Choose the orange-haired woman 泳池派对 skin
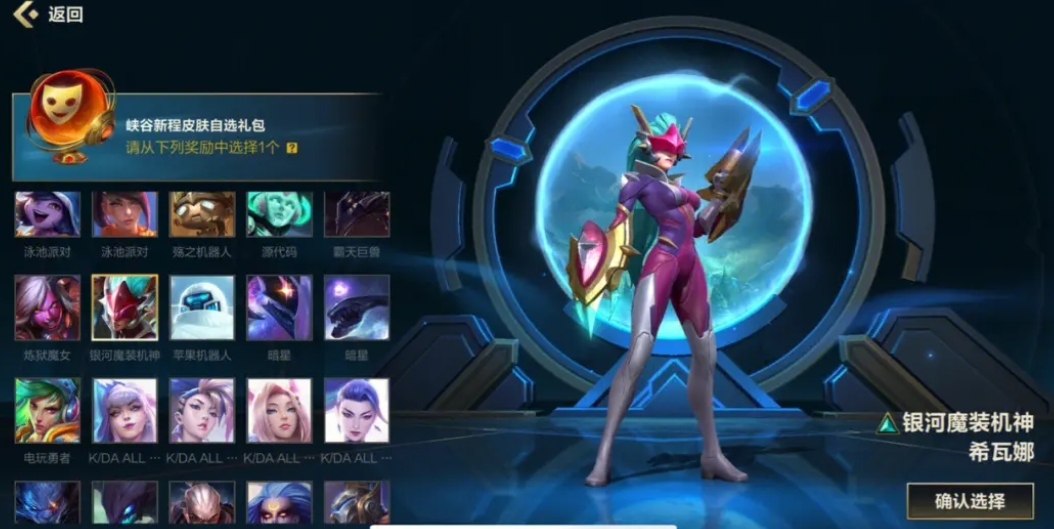Screen dimensions: 1054x529 pyautogui.click(x=125, y=214)
